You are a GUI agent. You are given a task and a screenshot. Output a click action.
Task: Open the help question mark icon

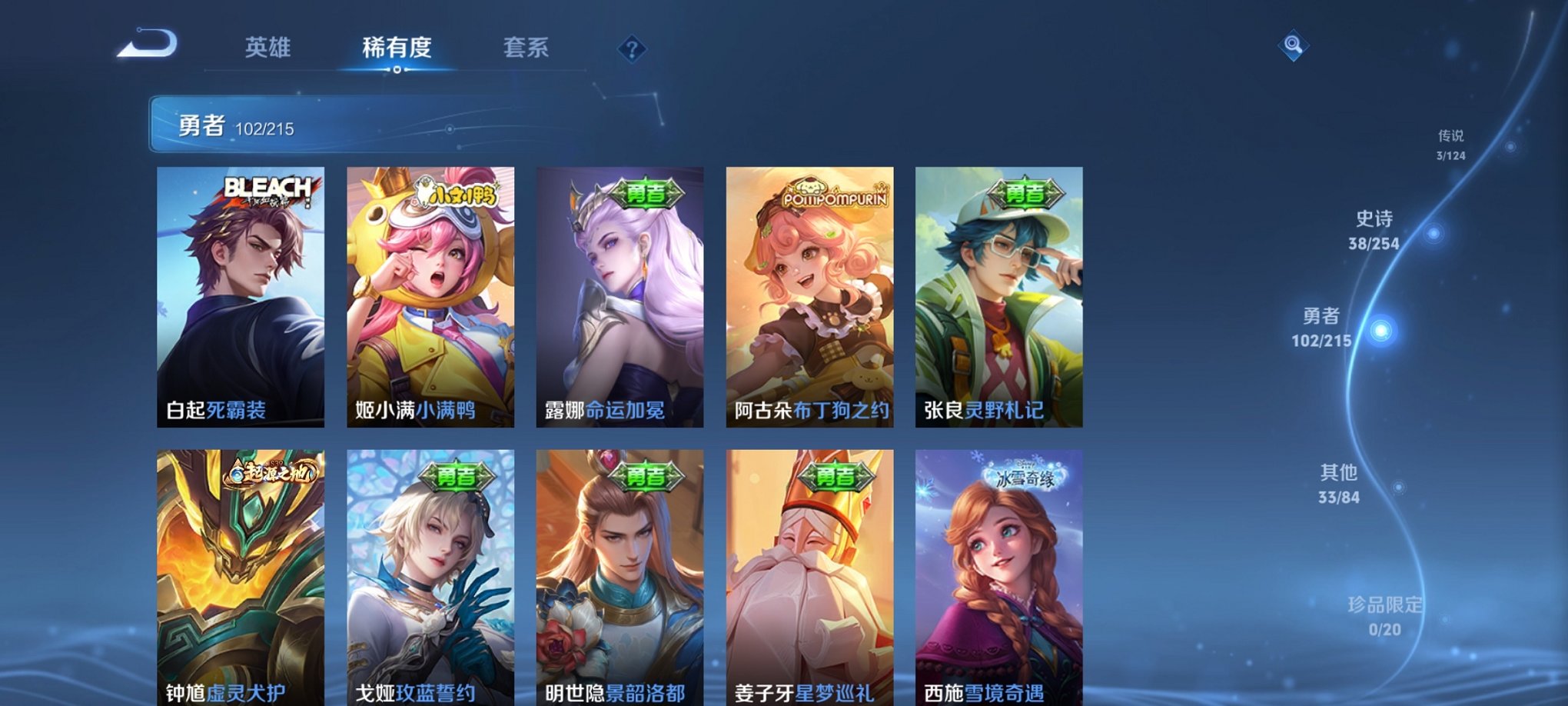pyautogui.click(x=632, y=50)
